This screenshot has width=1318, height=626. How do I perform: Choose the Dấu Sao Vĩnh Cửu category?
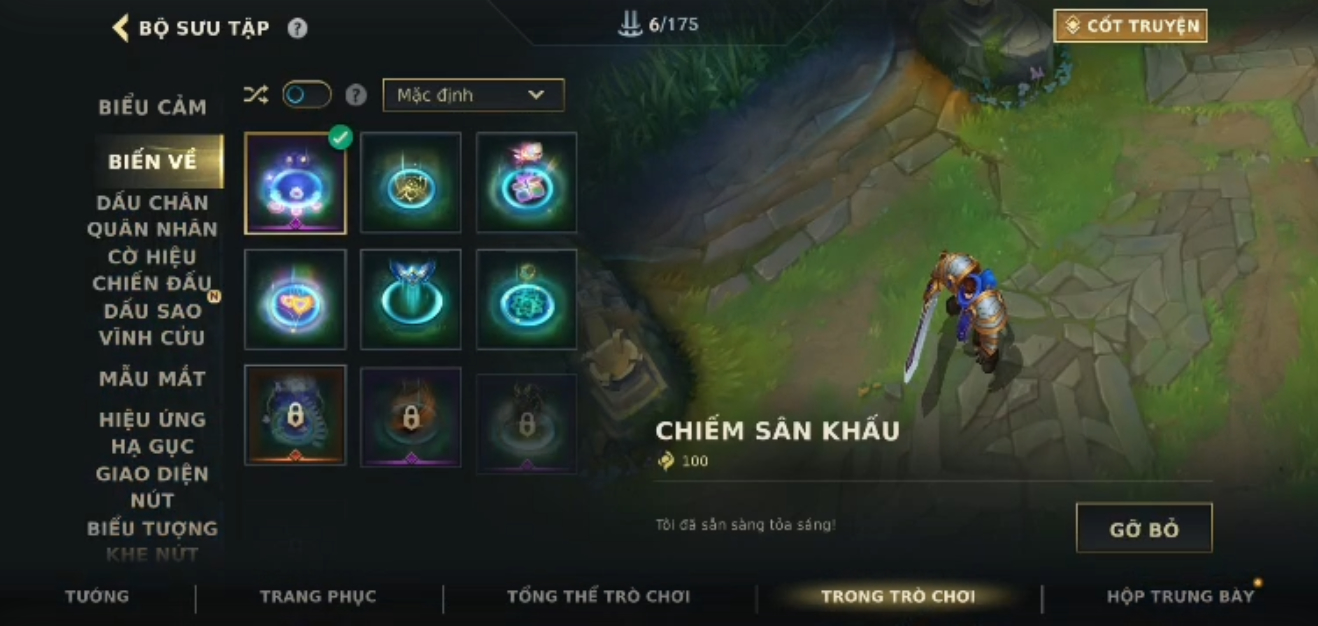click(x=152, y=324)
